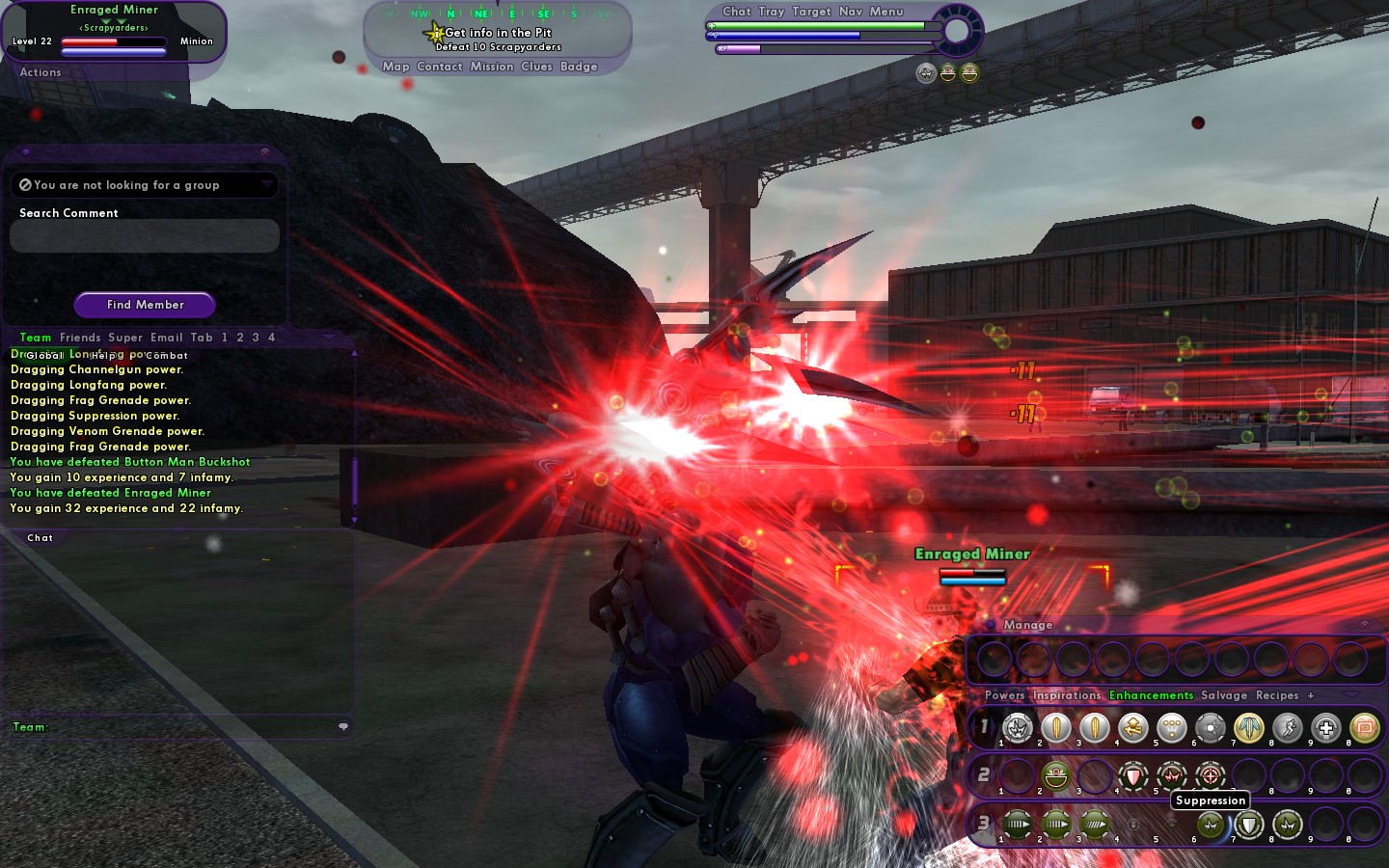Fire the red crosshair targeting power

(1211, 775)
